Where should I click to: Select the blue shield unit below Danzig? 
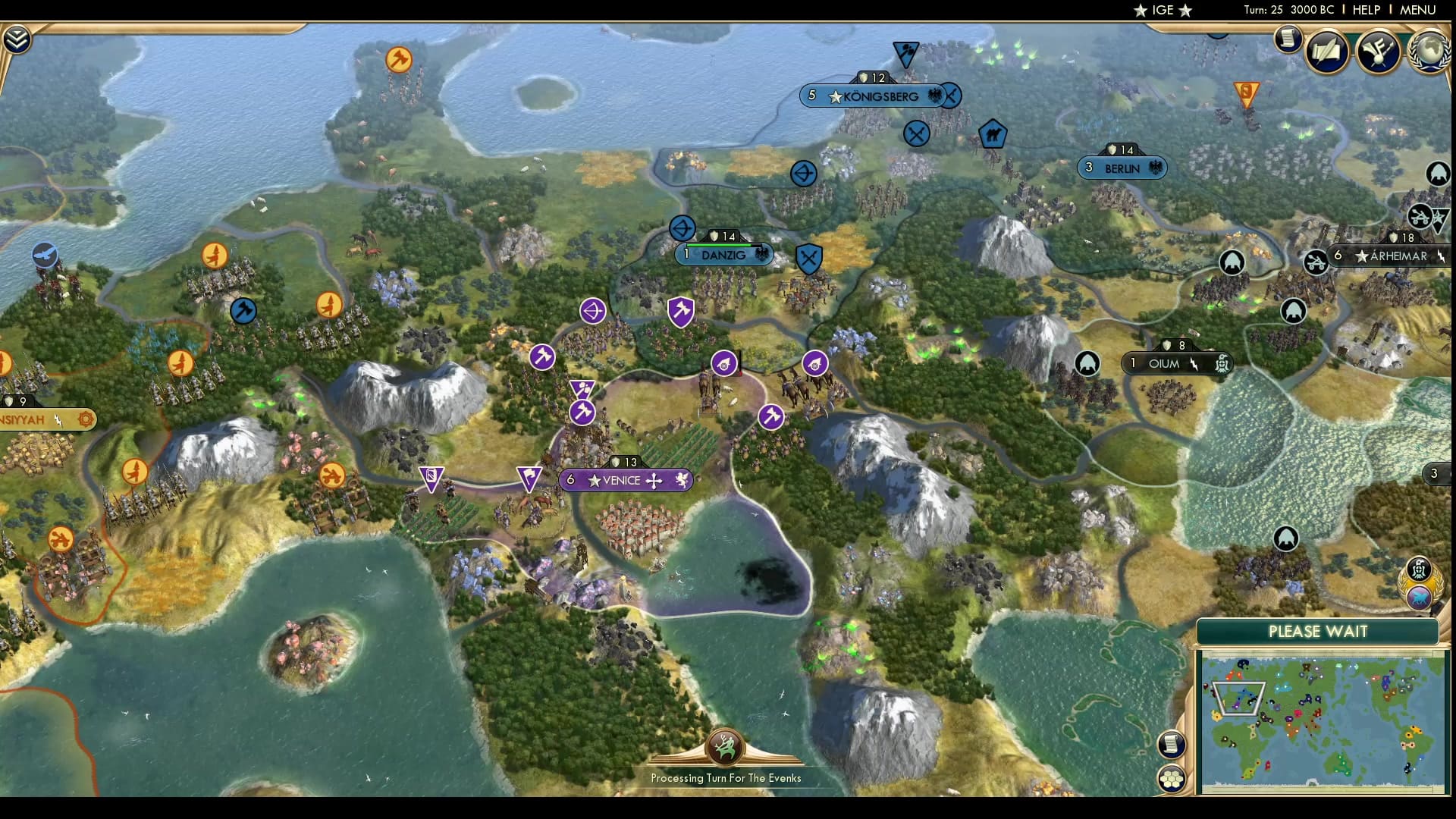[x=808, y=259]
